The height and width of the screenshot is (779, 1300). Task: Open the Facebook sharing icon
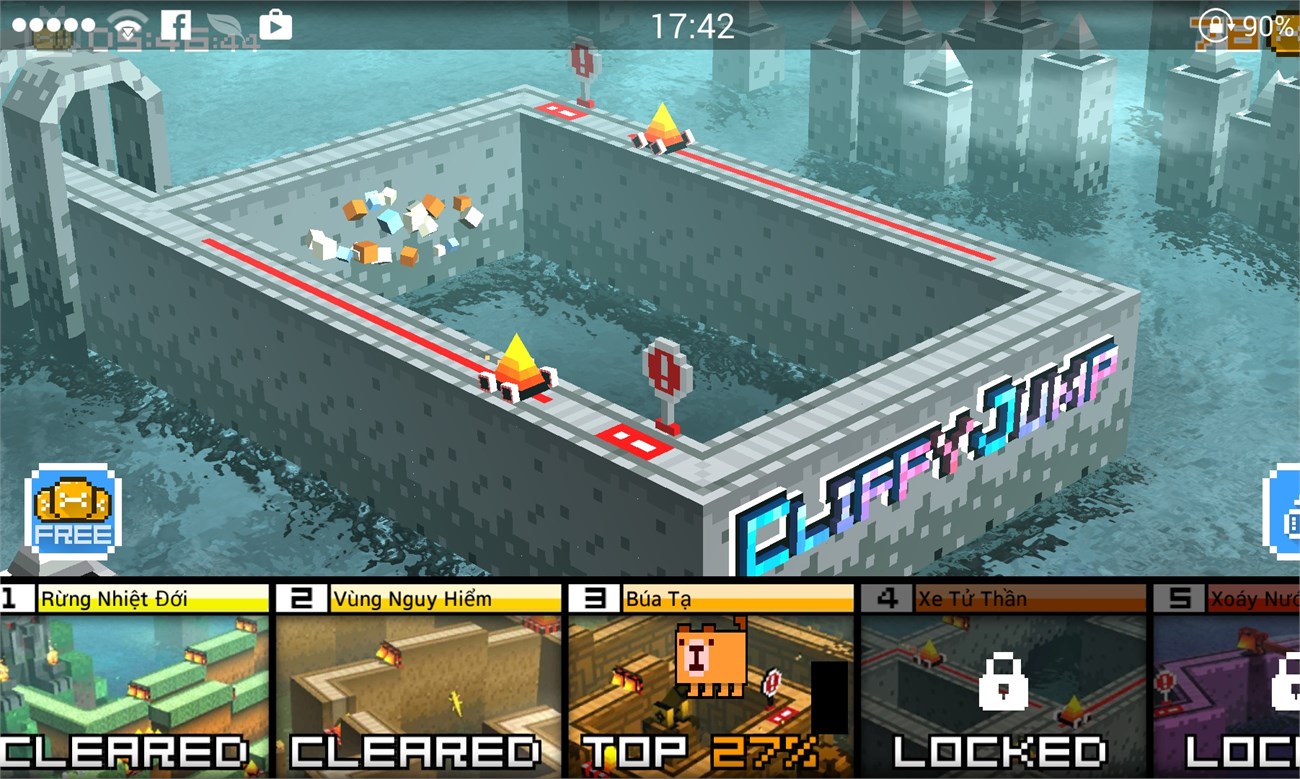[176, 24]
